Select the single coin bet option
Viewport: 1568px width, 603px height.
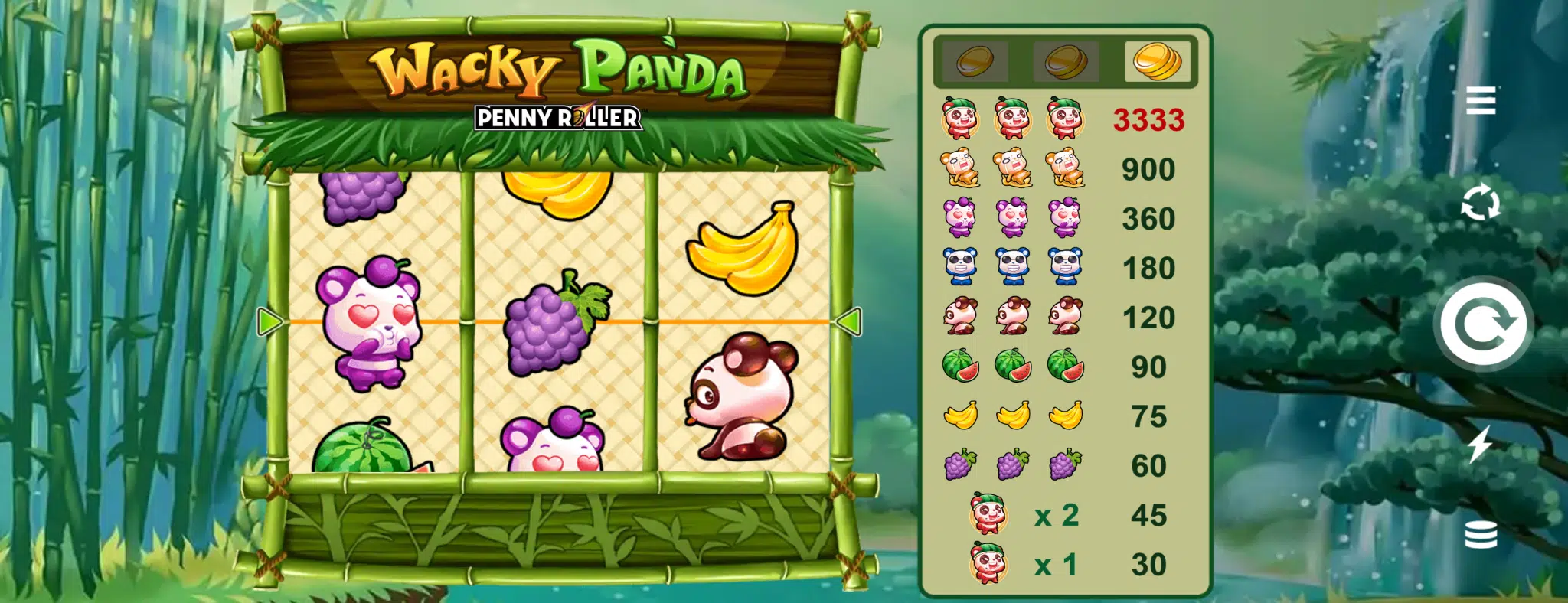click(x=975, y=61)
